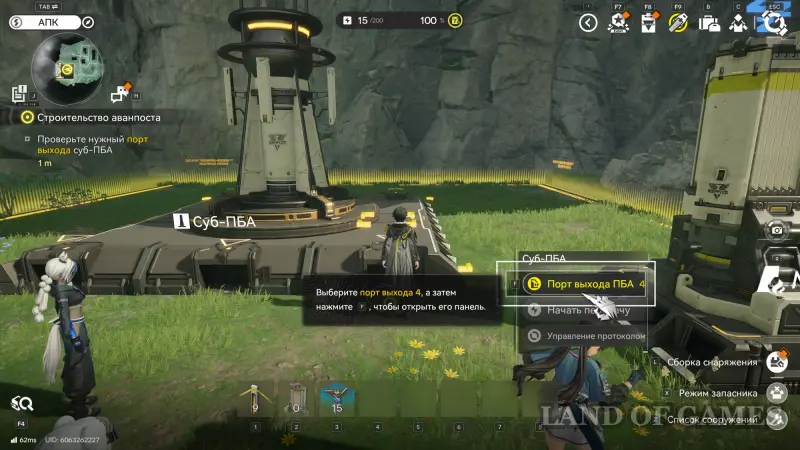This screenshot has height=450, width=800.
Task: Open the briefcase inventory icon
Action: (x=709, y=23)
